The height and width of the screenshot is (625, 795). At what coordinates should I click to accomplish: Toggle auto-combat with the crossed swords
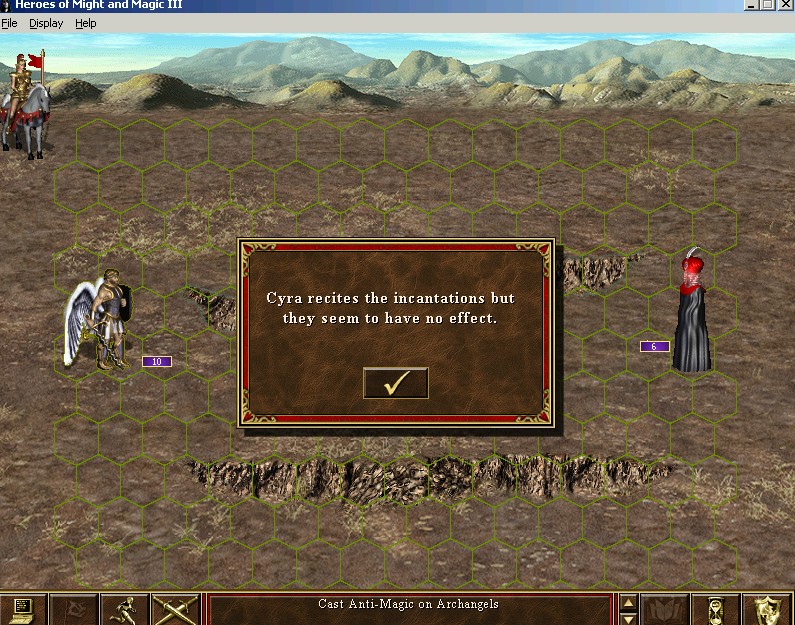176,609
